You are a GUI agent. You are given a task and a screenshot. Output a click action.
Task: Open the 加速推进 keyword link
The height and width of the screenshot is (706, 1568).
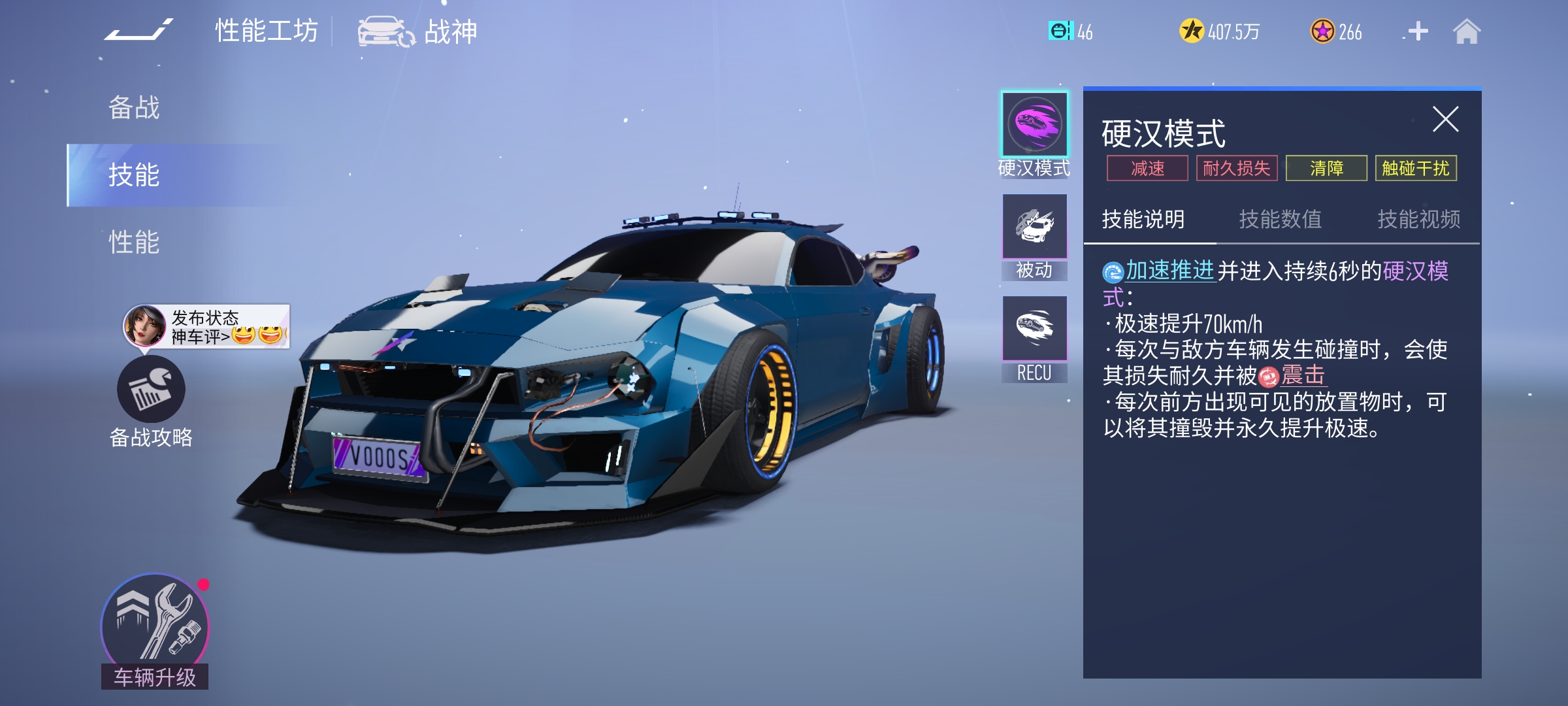(x=1169, y=271)
